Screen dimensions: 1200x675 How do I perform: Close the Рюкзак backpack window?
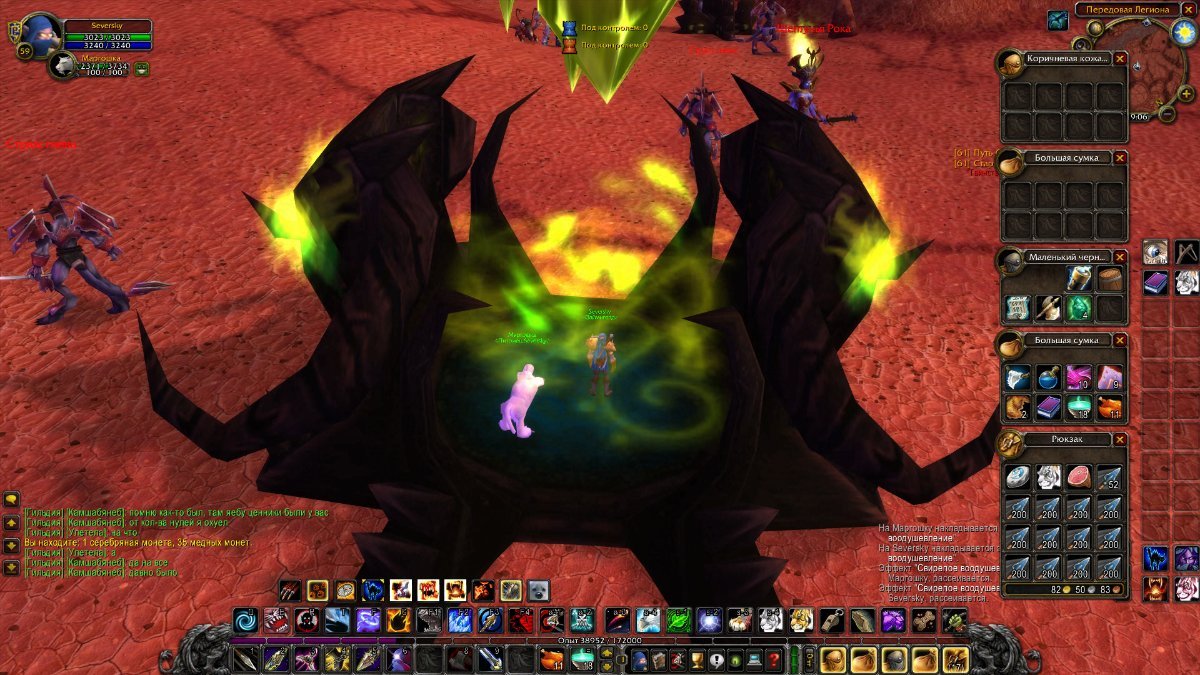(x=1120, y=440)
